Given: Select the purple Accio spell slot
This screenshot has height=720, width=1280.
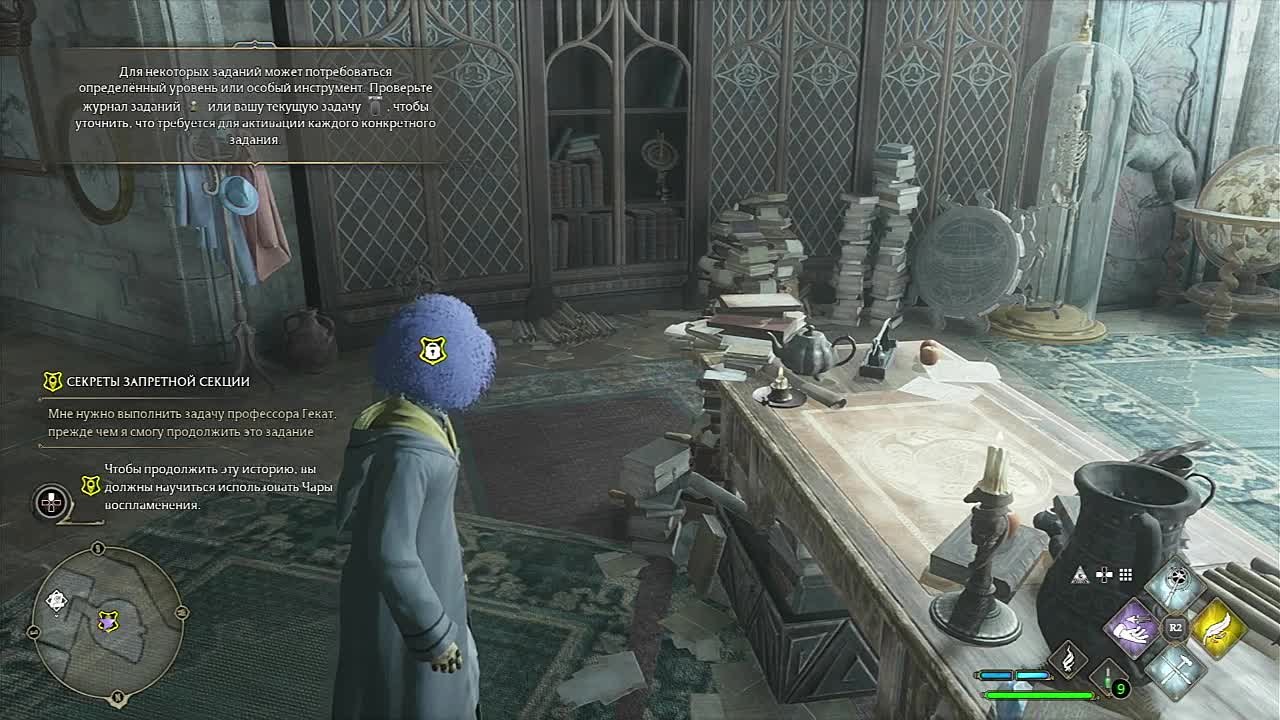Looking at the screenshot, I should coord(1132,627).
